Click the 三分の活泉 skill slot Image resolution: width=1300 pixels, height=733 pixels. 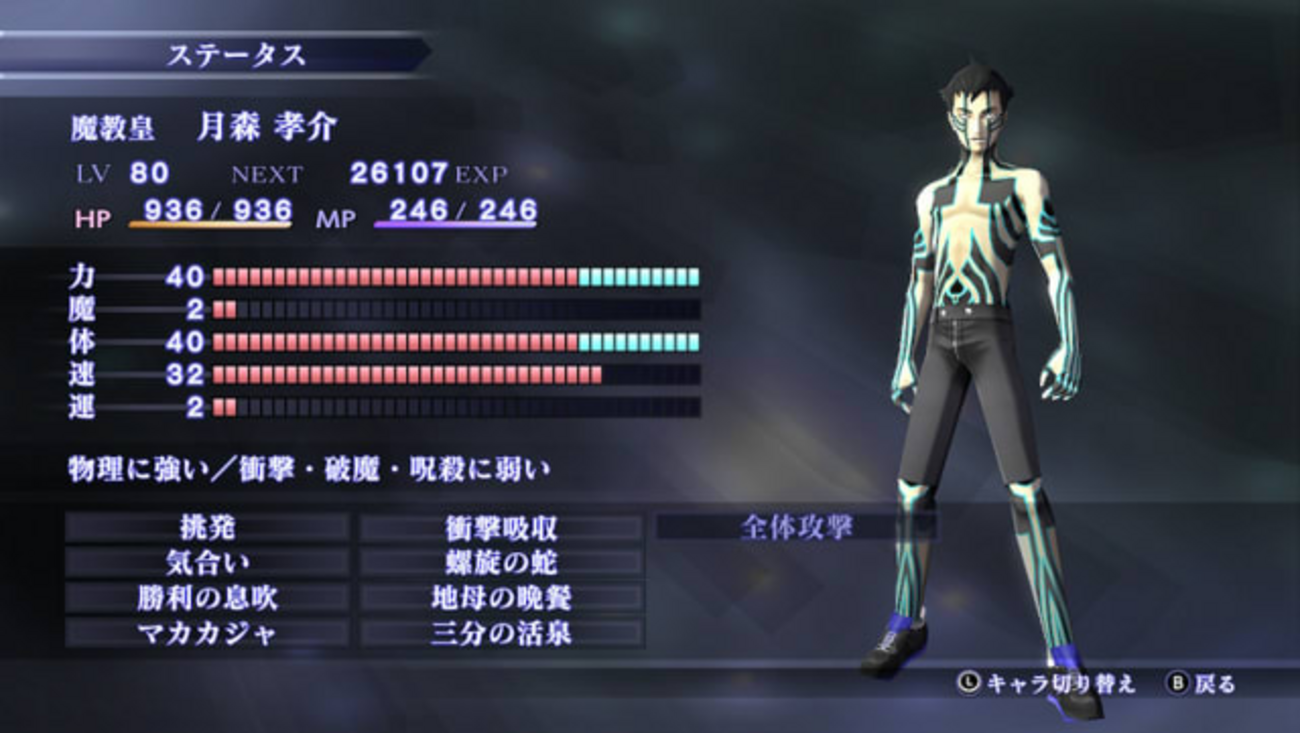(501, 633)
